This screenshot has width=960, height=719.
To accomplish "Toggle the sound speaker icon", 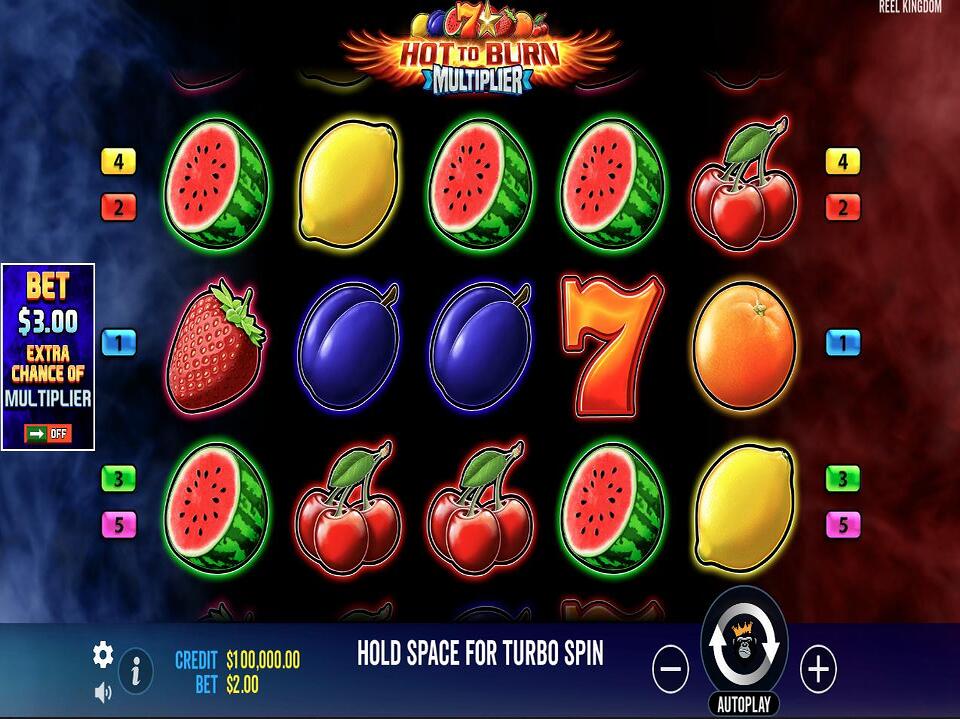I will click(103, 691).
